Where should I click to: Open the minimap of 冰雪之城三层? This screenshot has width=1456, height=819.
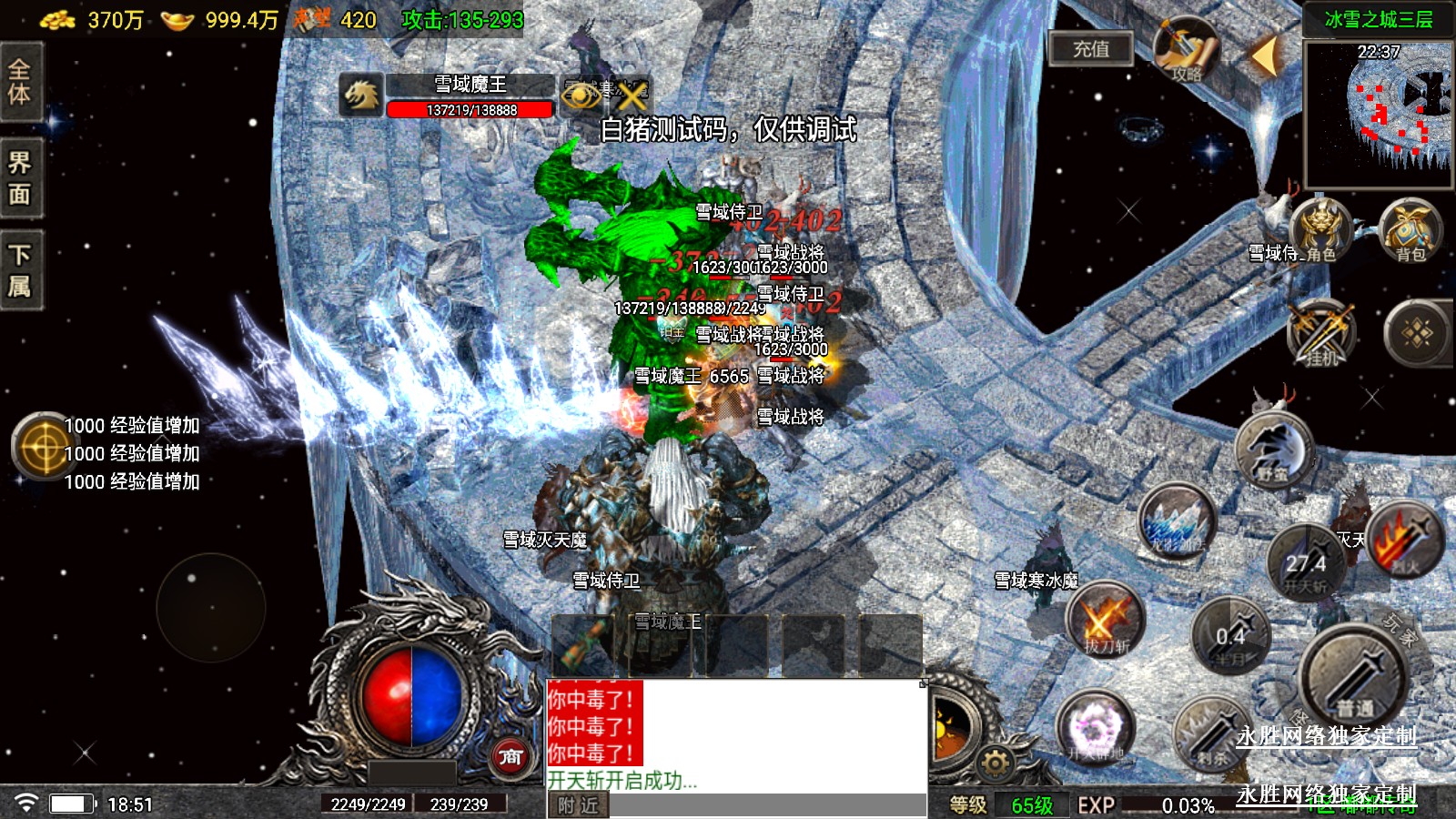tap(1379, 114)
